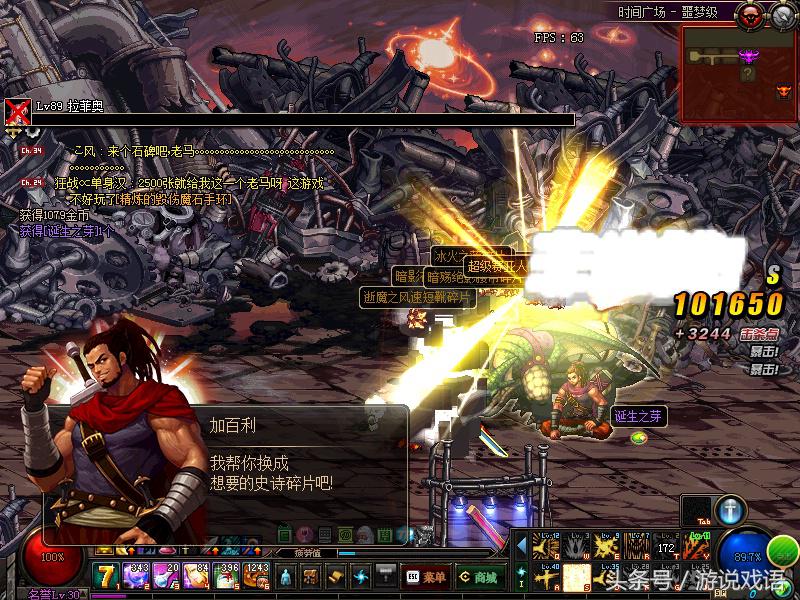Use the hotbar item numbered 7
This screenshot has height=600, width=800.
click(107, 575)
